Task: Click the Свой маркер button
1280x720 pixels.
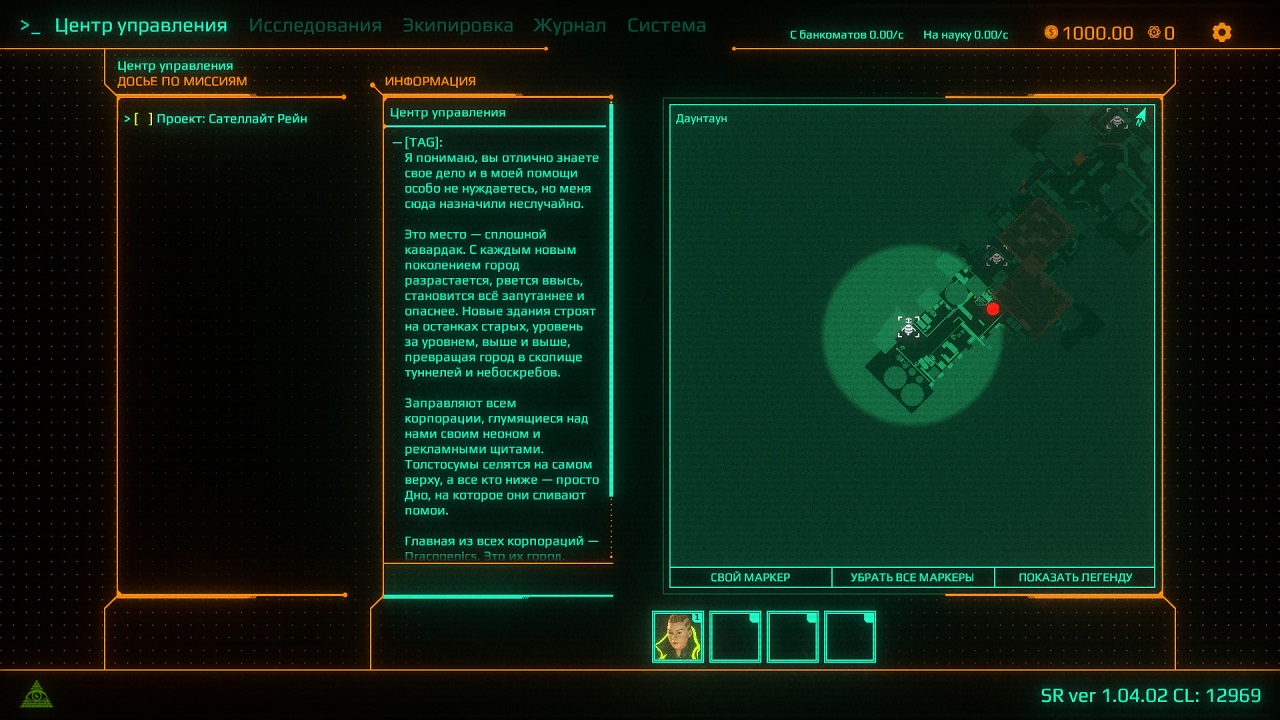Action: [x=750, y=577]
